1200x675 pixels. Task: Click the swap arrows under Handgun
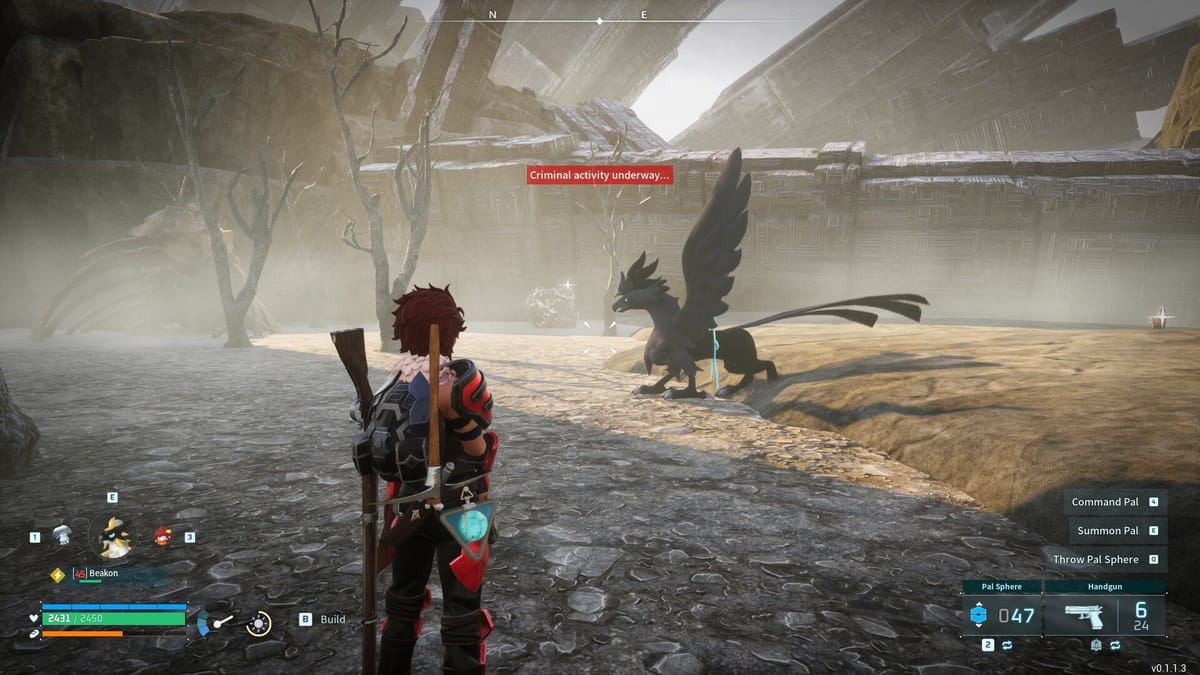point(1115,645)
